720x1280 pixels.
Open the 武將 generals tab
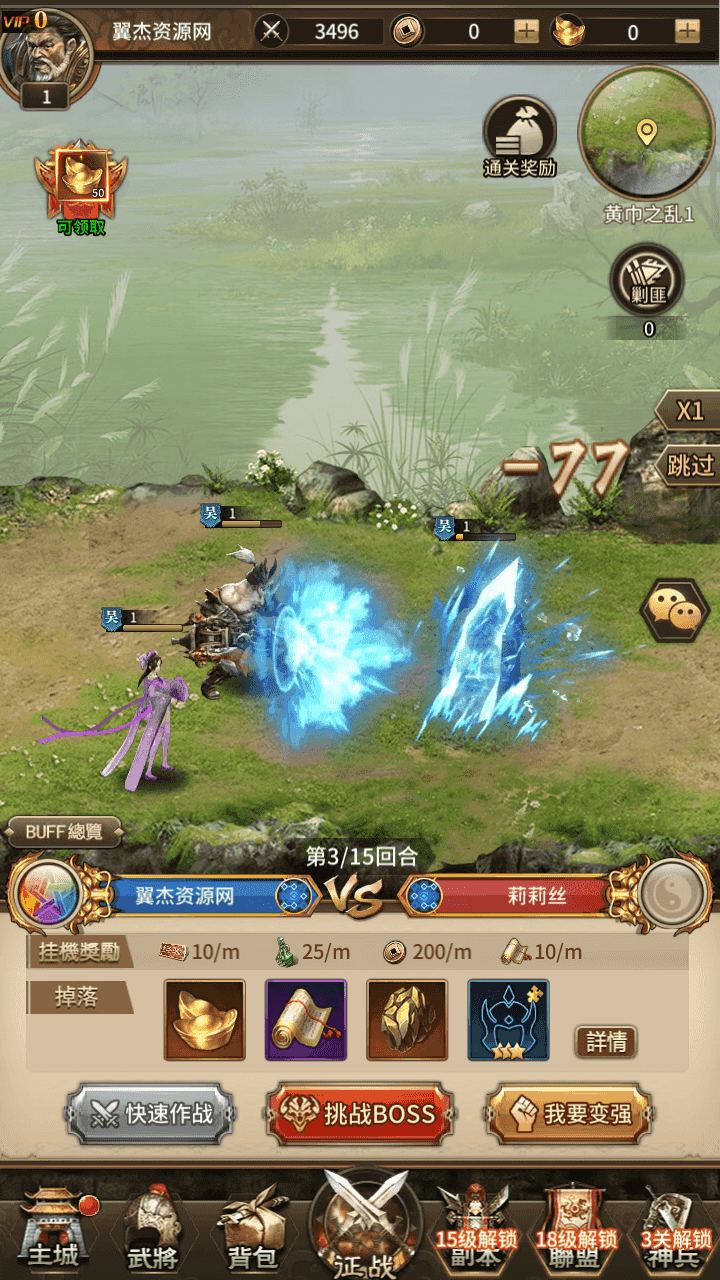(150, 1228)
